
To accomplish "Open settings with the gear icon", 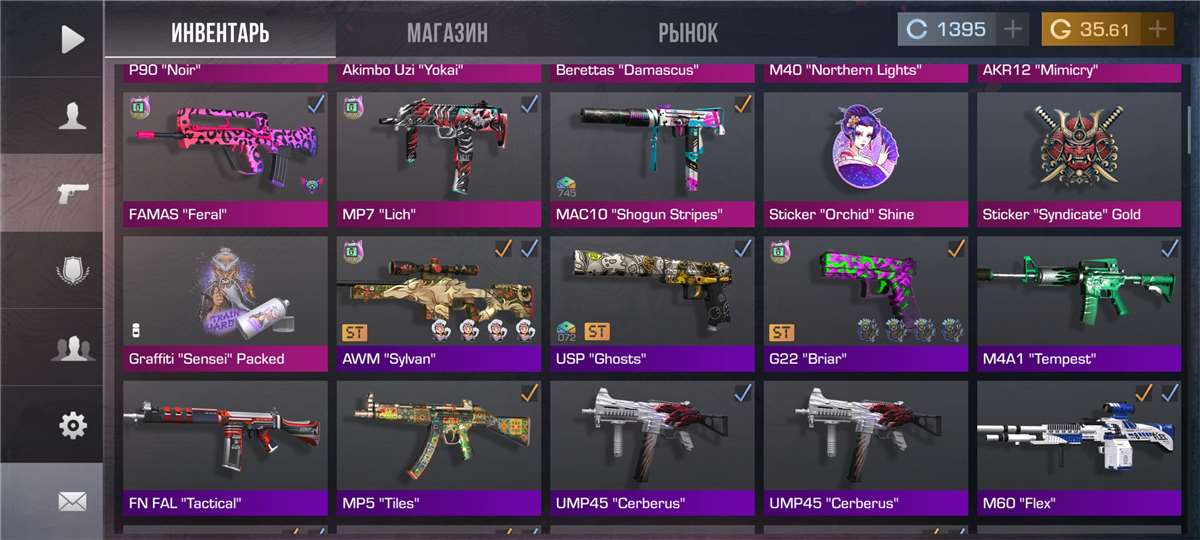I will click(x=72, y=425).
